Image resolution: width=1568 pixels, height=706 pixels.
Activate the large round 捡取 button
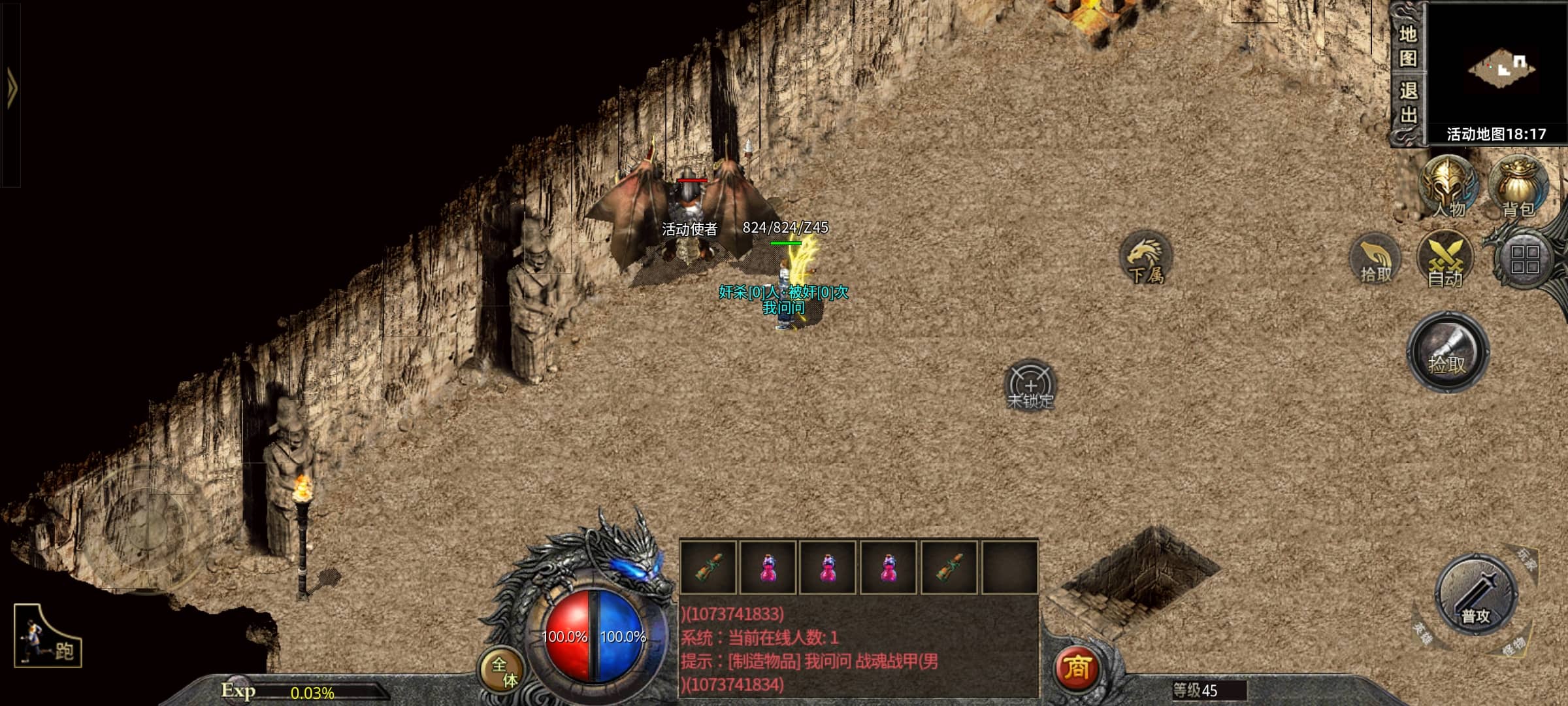coord(1448,353)
